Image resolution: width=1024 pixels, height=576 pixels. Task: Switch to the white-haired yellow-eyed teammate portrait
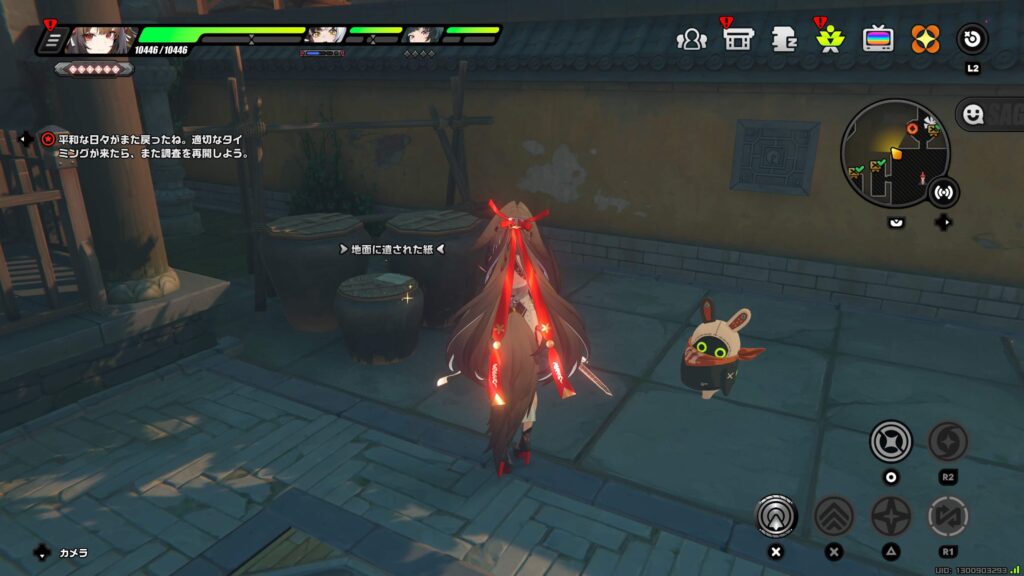coord(326,38)
